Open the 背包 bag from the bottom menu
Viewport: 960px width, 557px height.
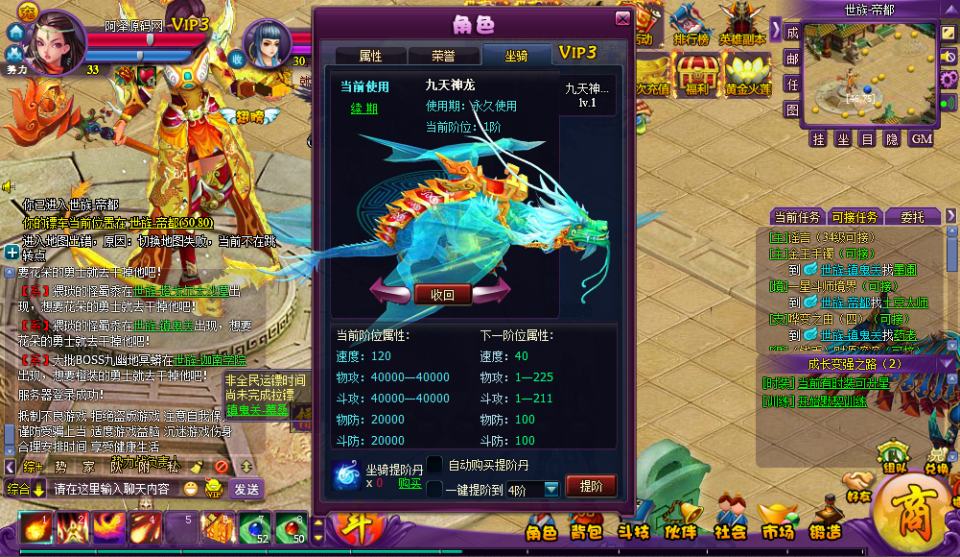pos(587,532)
